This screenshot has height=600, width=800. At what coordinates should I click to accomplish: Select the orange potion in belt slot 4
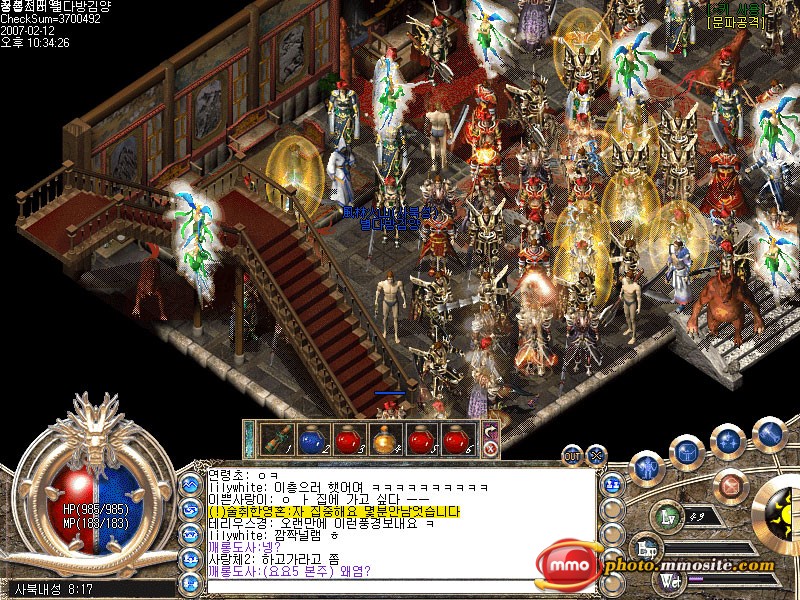coord(385,438)
